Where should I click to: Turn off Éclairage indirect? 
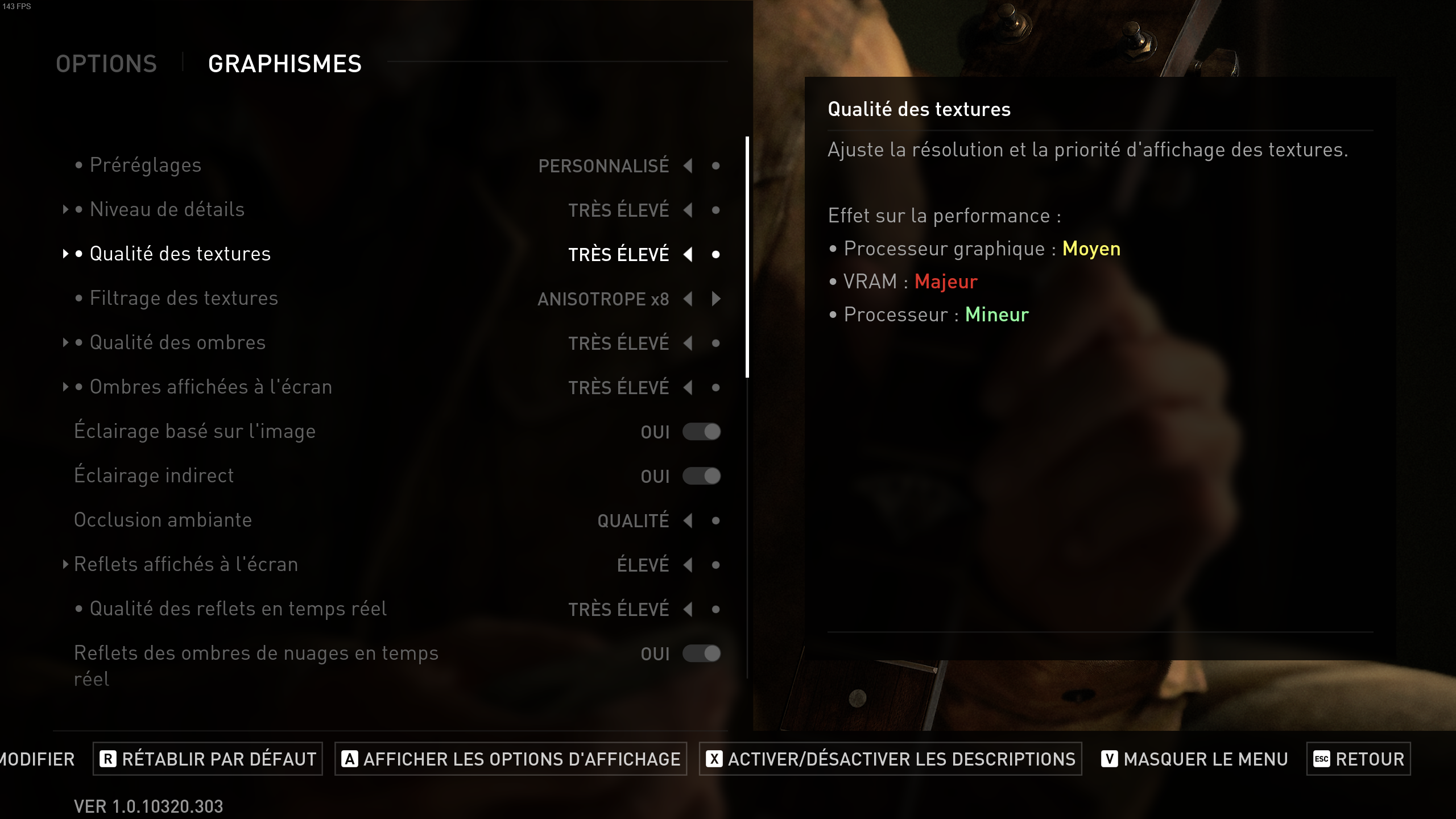point(702,476)
